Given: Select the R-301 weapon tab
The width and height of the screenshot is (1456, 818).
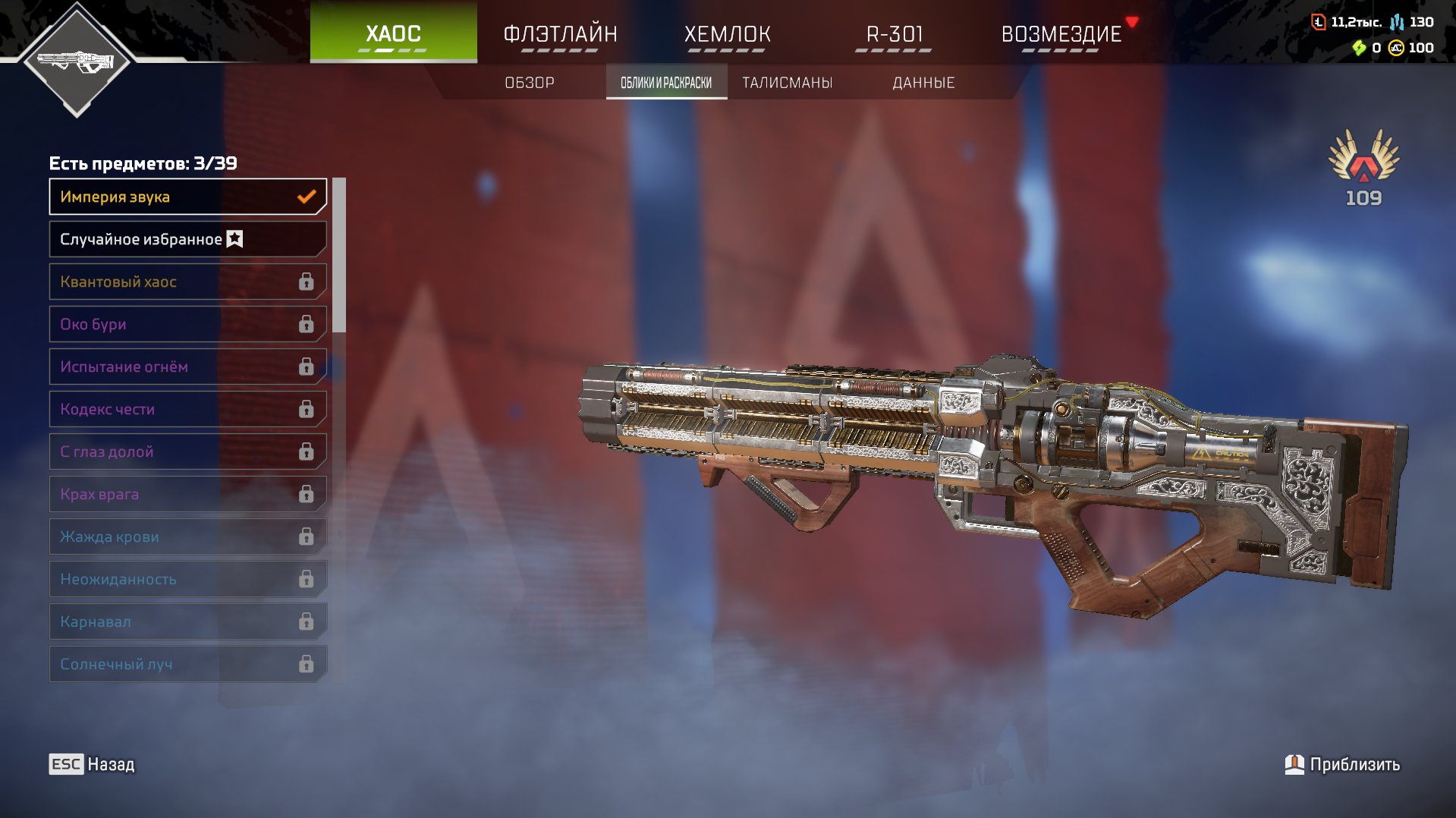Looking at the screenshot, I should click(894, 34).
